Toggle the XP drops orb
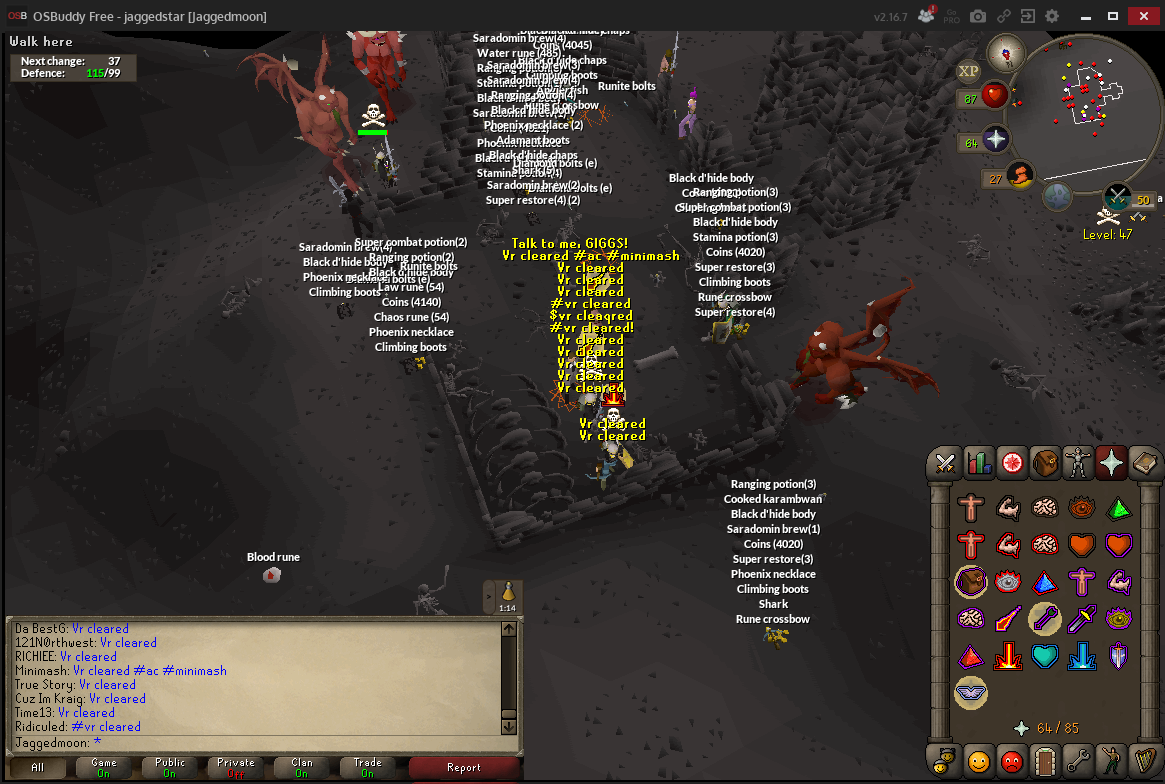Screen dimensions: 1165x784 (968, 71)
